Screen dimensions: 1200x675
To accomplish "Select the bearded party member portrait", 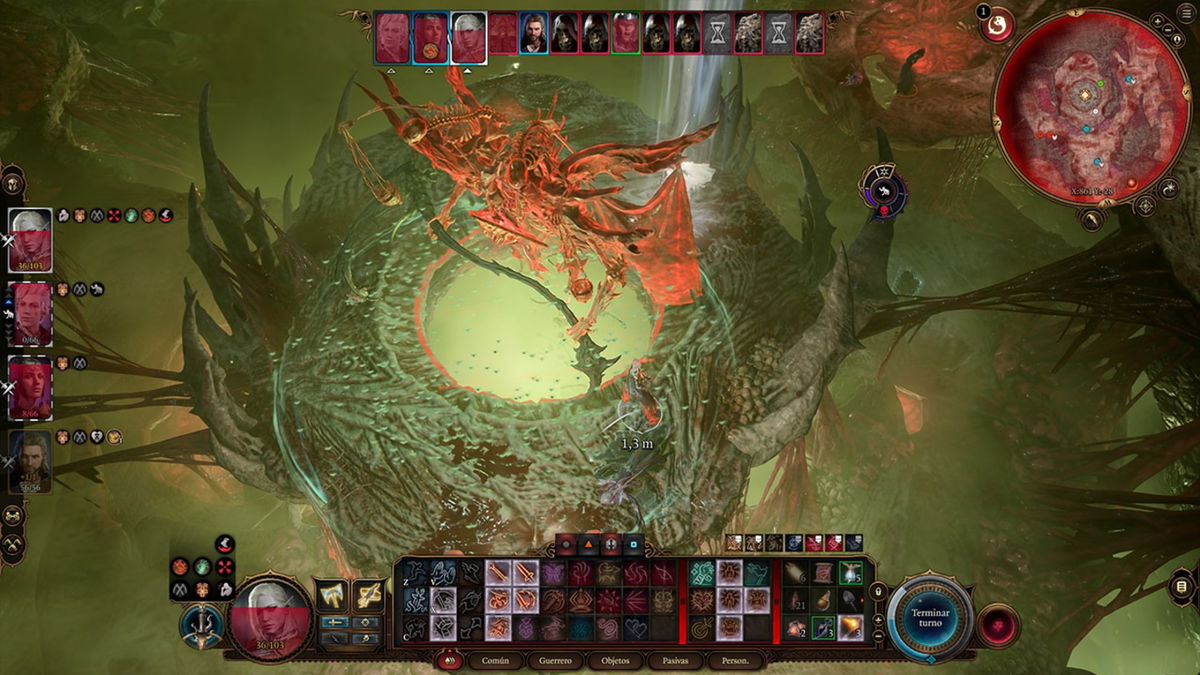I will click(30, 462).
